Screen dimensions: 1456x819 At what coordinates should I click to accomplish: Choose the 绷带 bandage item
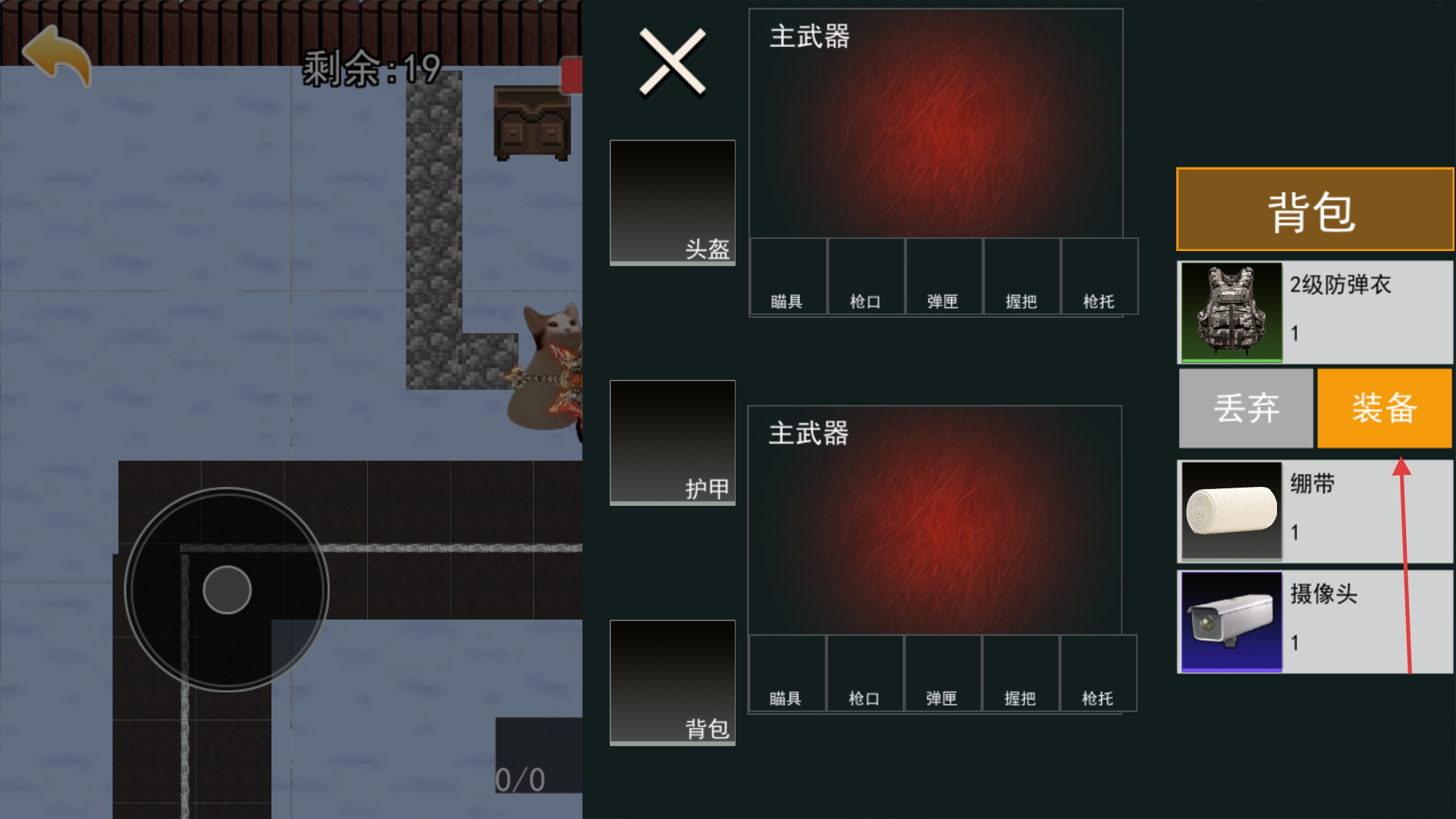pyautogui.click(x=1315, y=511)
